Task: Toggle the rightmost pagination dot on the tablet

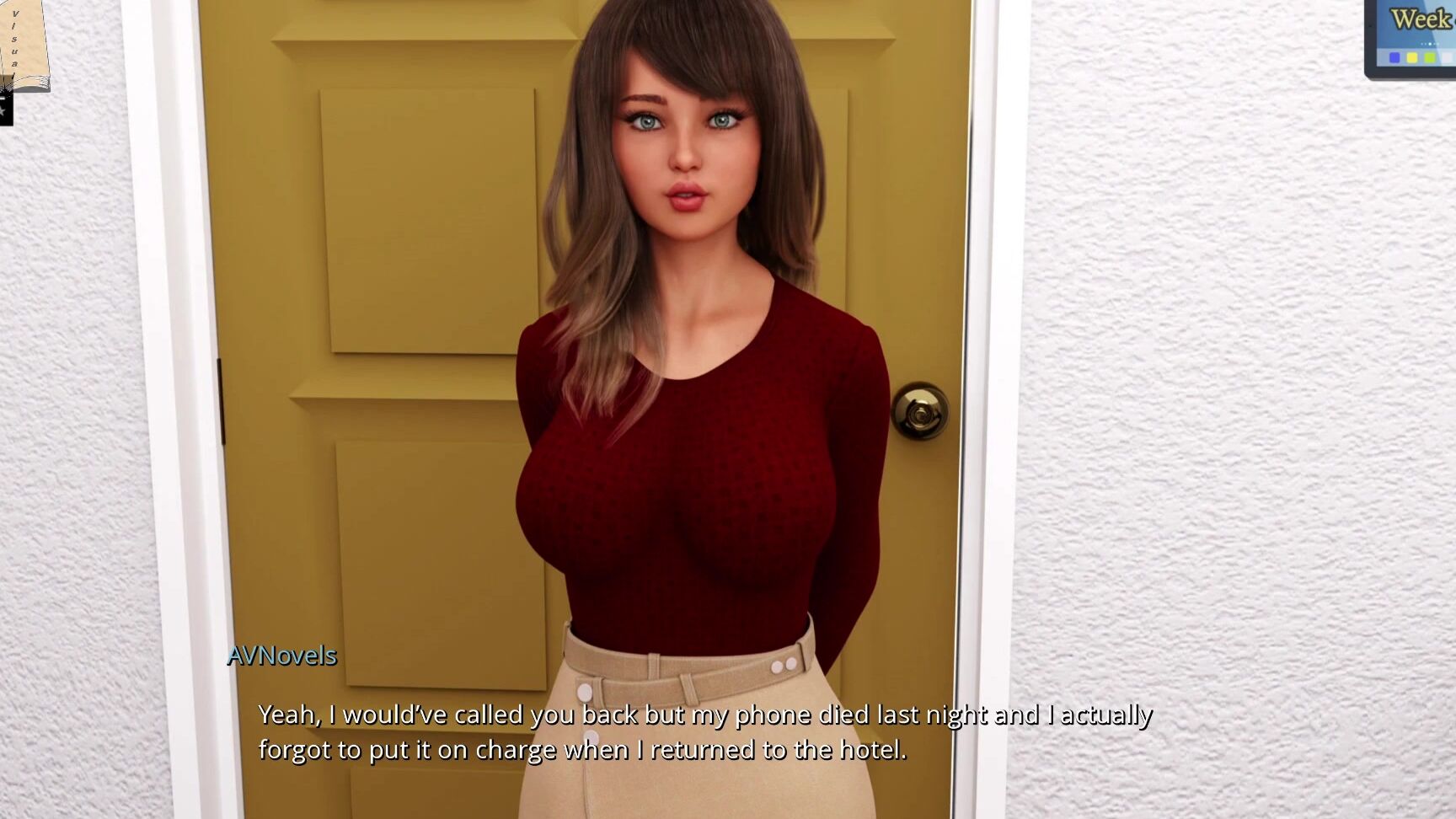Action: 1438,44
